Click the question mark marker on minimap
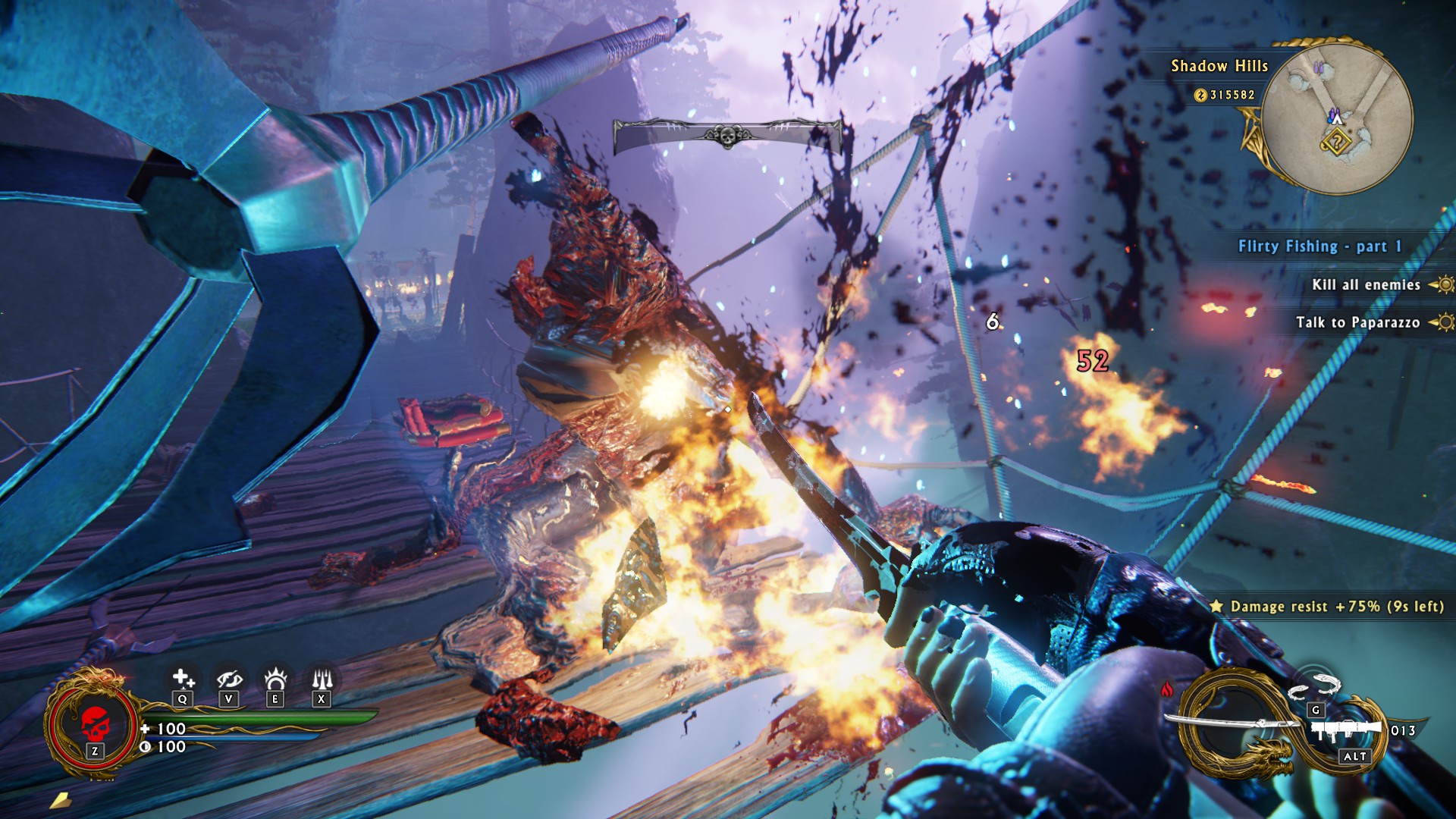1456x819 pixels. pyautogui.click(x=1335, y=141)
